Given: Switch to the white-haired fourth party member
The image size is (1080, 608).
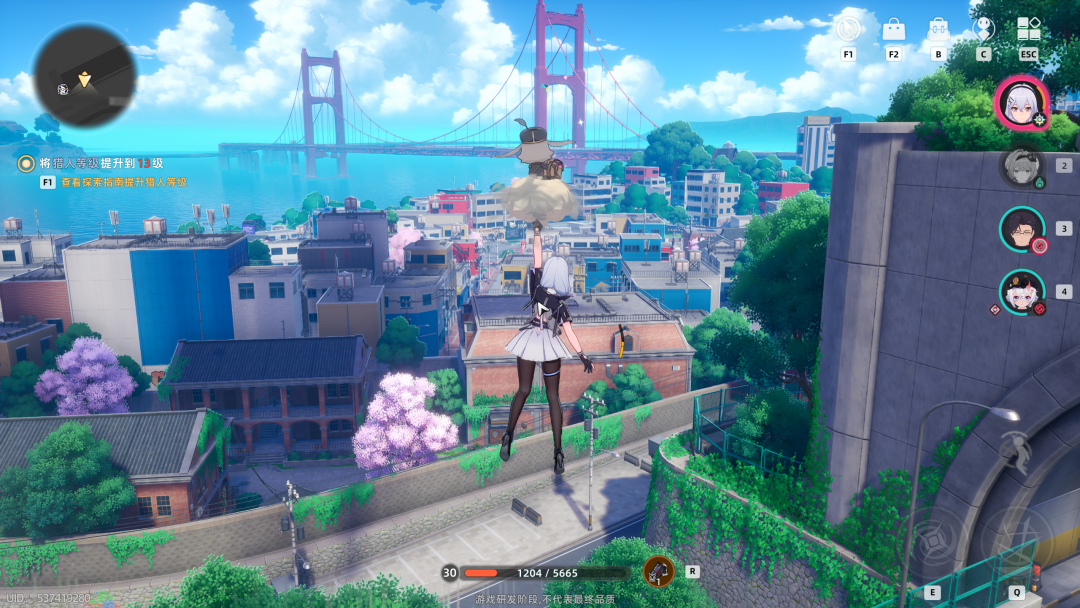Looking at the screenshot, I should pos(1022,292).
